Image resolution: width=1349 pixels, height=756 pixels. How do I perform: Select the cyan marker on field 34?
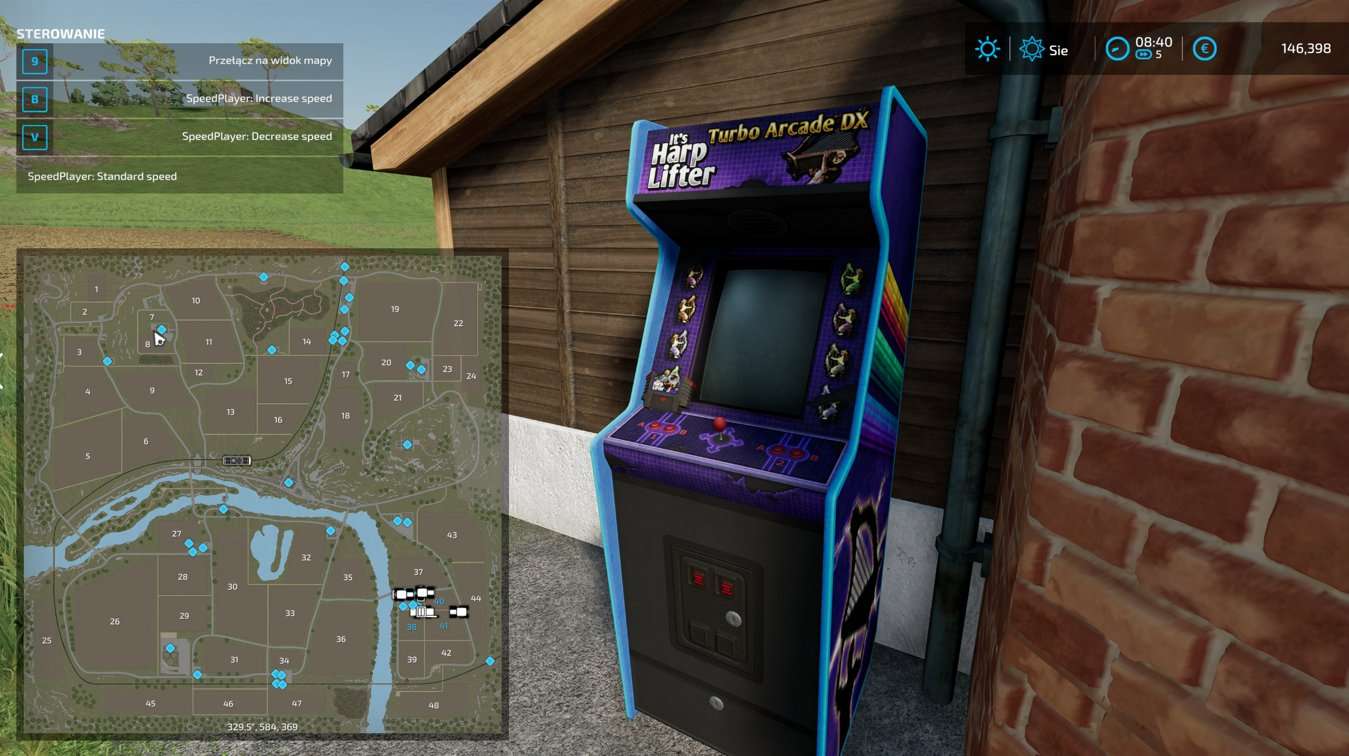pyautogui.click(x=278, y=678)
